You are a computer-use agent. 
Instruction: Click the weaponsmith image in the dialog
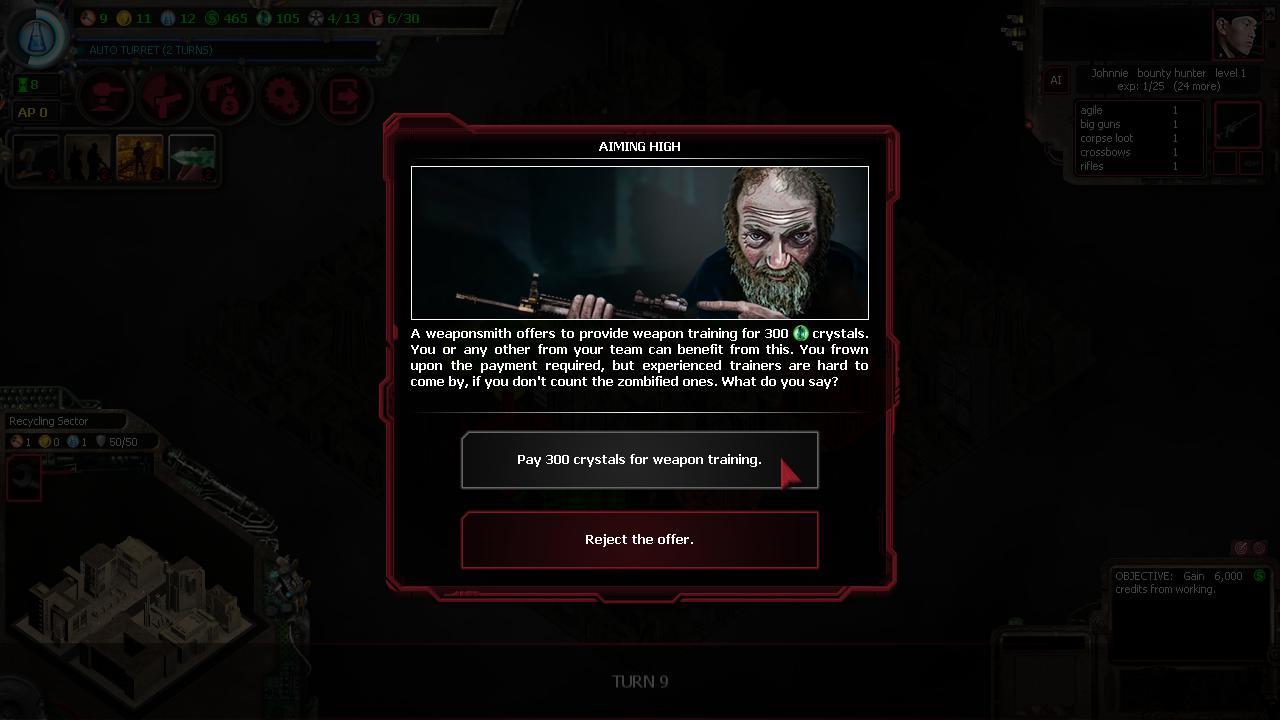[x=639, y=242]
